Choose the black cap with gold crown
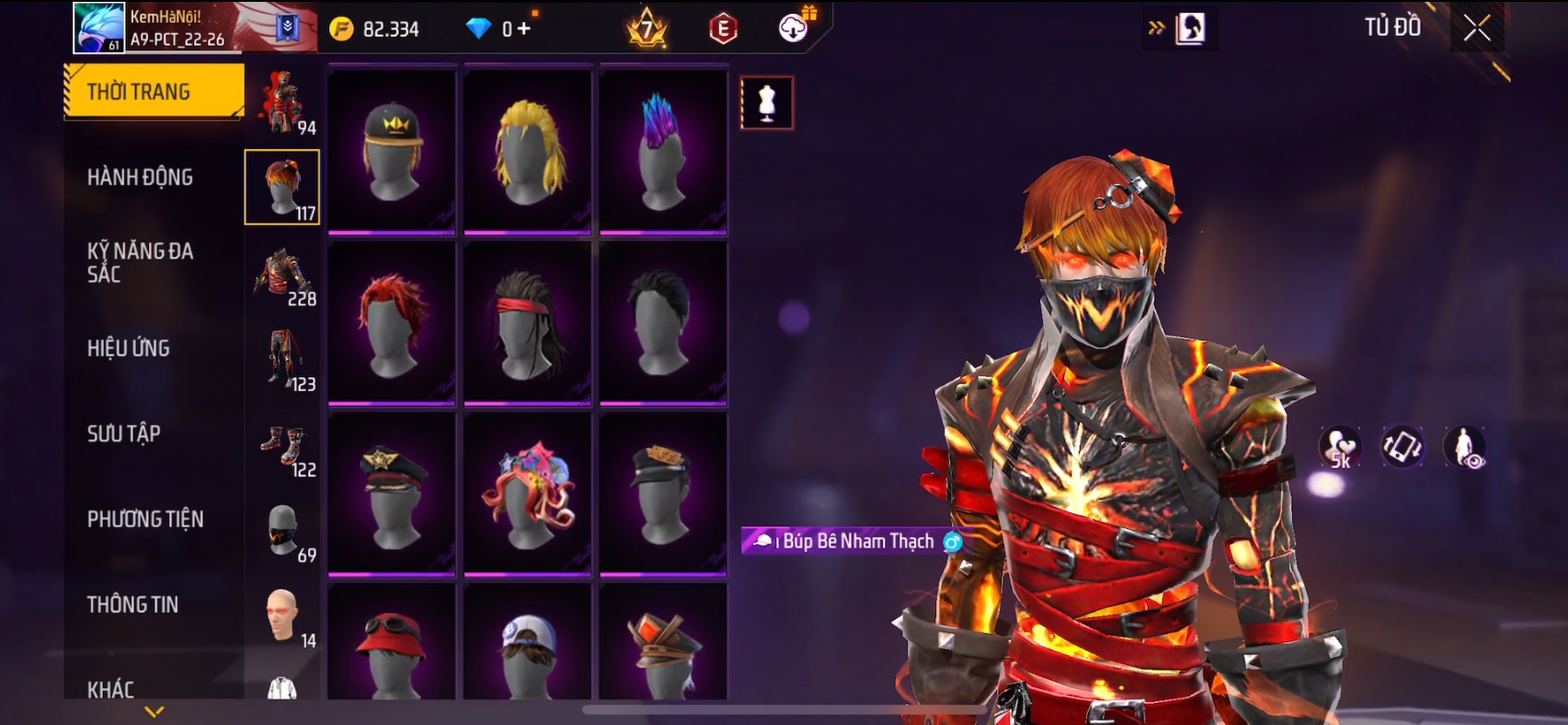Viewport: 1568px width, 725px height. pos(392,150)
